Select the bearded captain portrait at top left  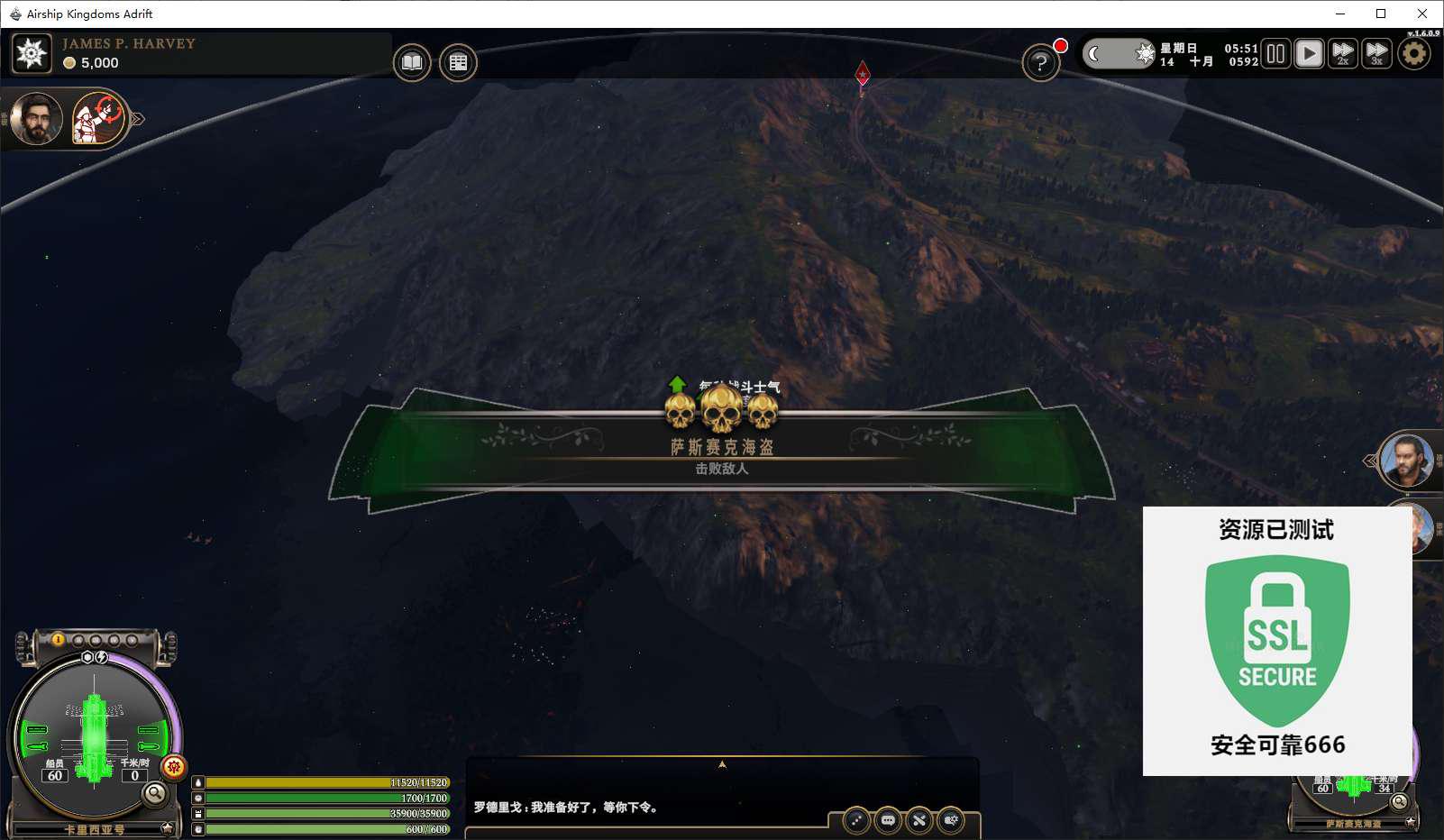click(36, 118)
